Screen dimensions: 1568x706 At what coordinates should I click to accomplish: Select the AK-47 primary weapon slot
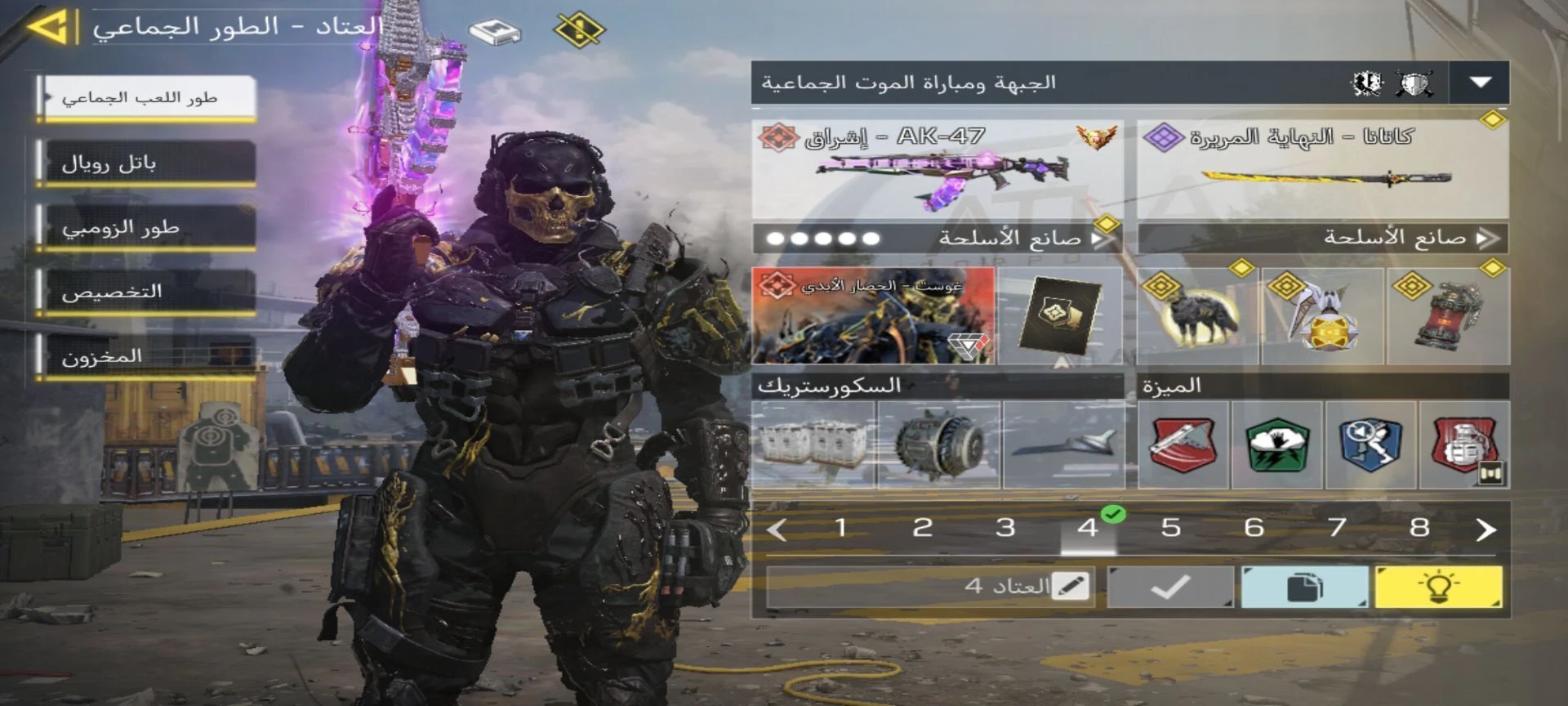[937, 169]
